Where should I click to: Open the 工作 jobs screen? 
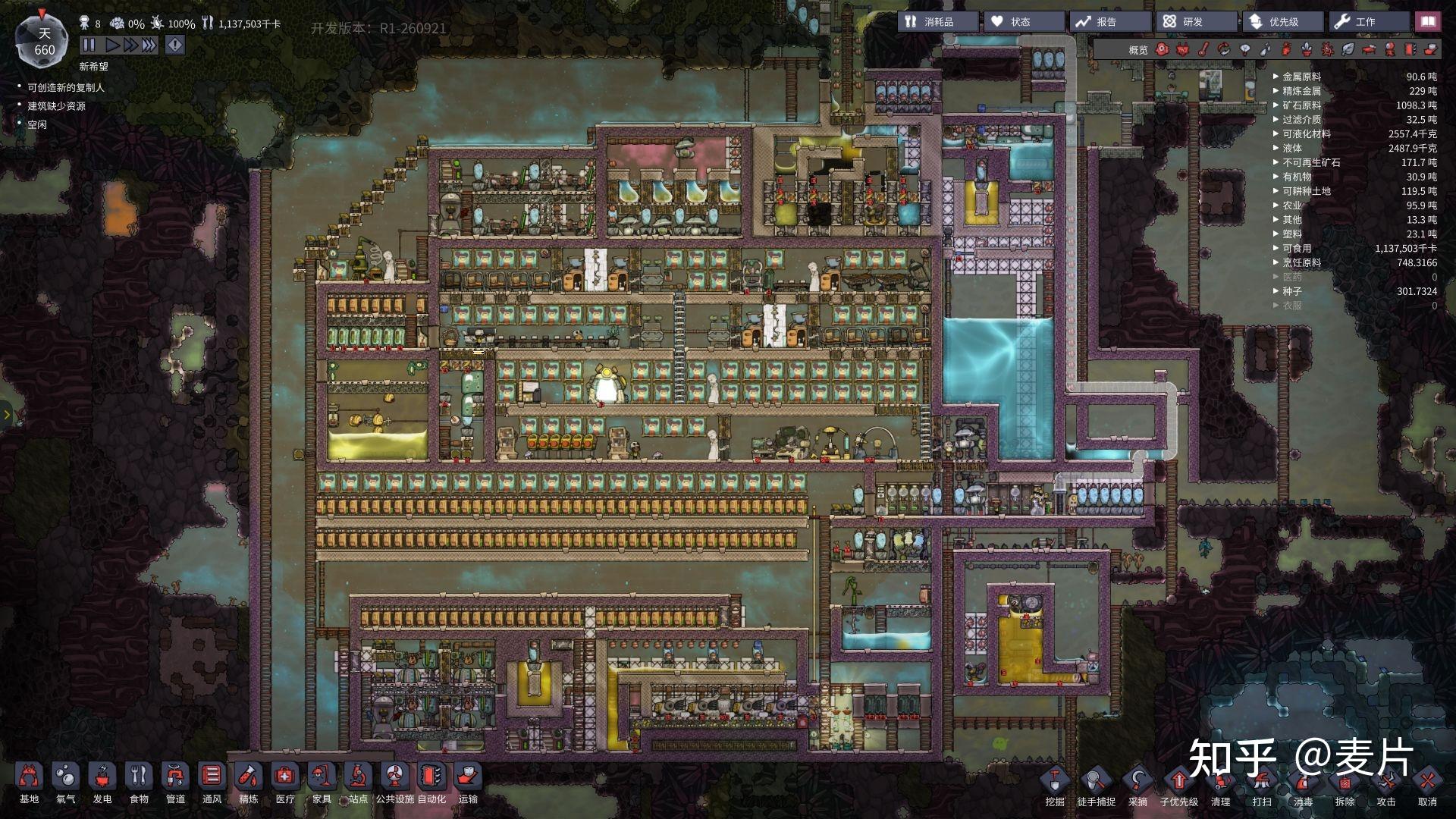1367,22
